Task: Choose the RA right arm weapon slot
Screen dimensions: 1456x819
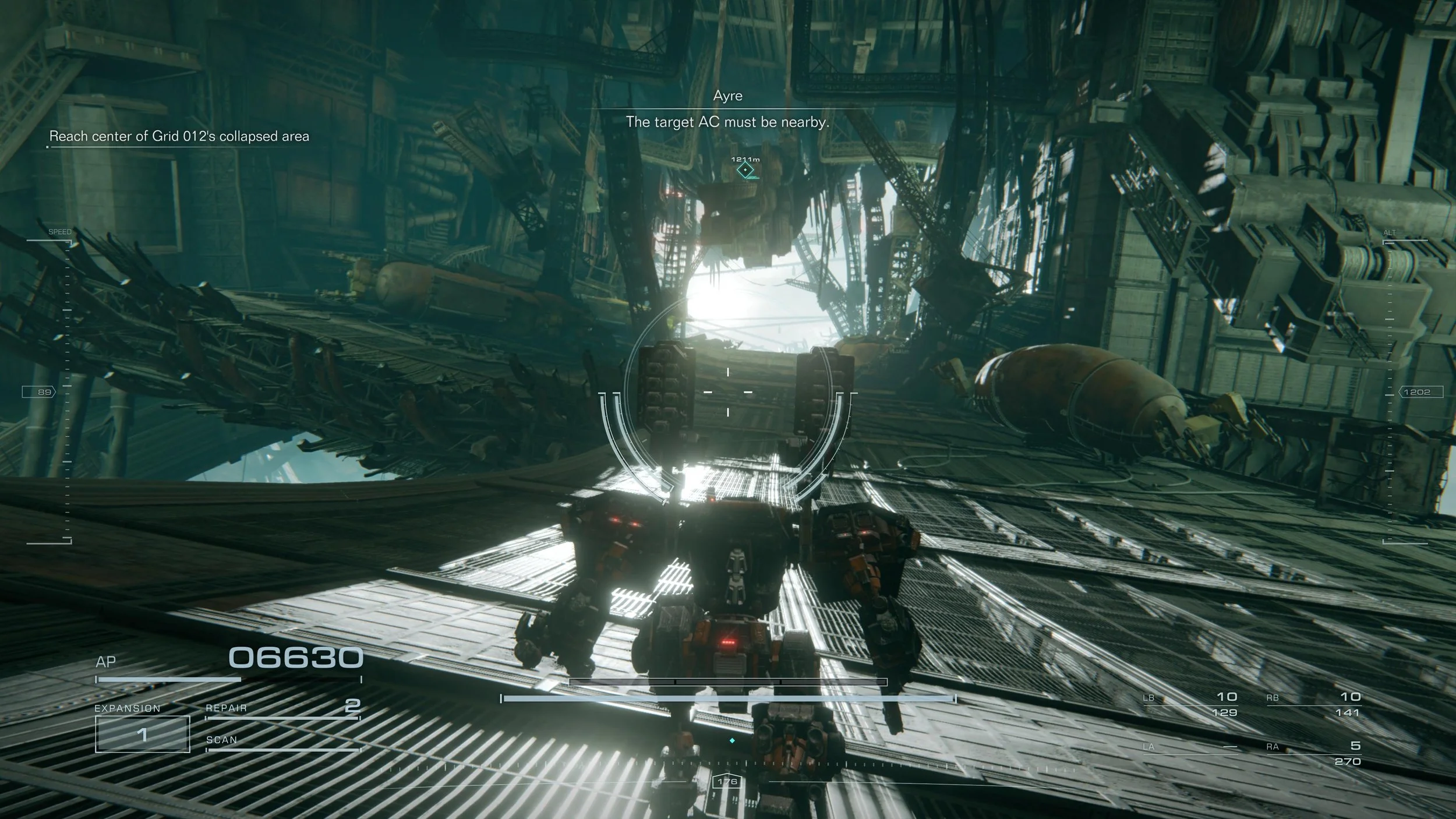Action: [x=1314, y=753]
